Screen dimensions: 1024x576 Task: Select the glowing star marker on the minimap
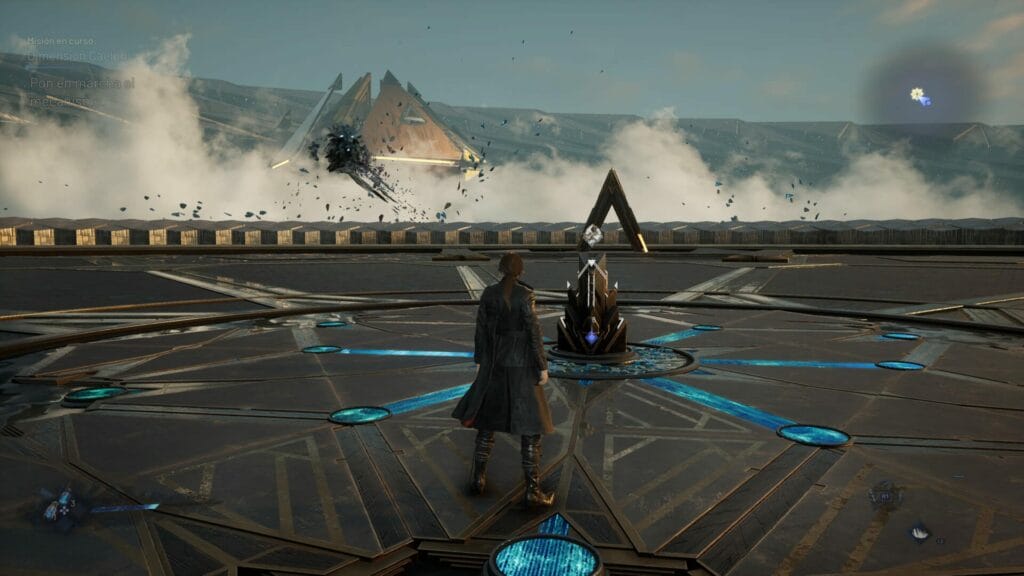(917, 94)
